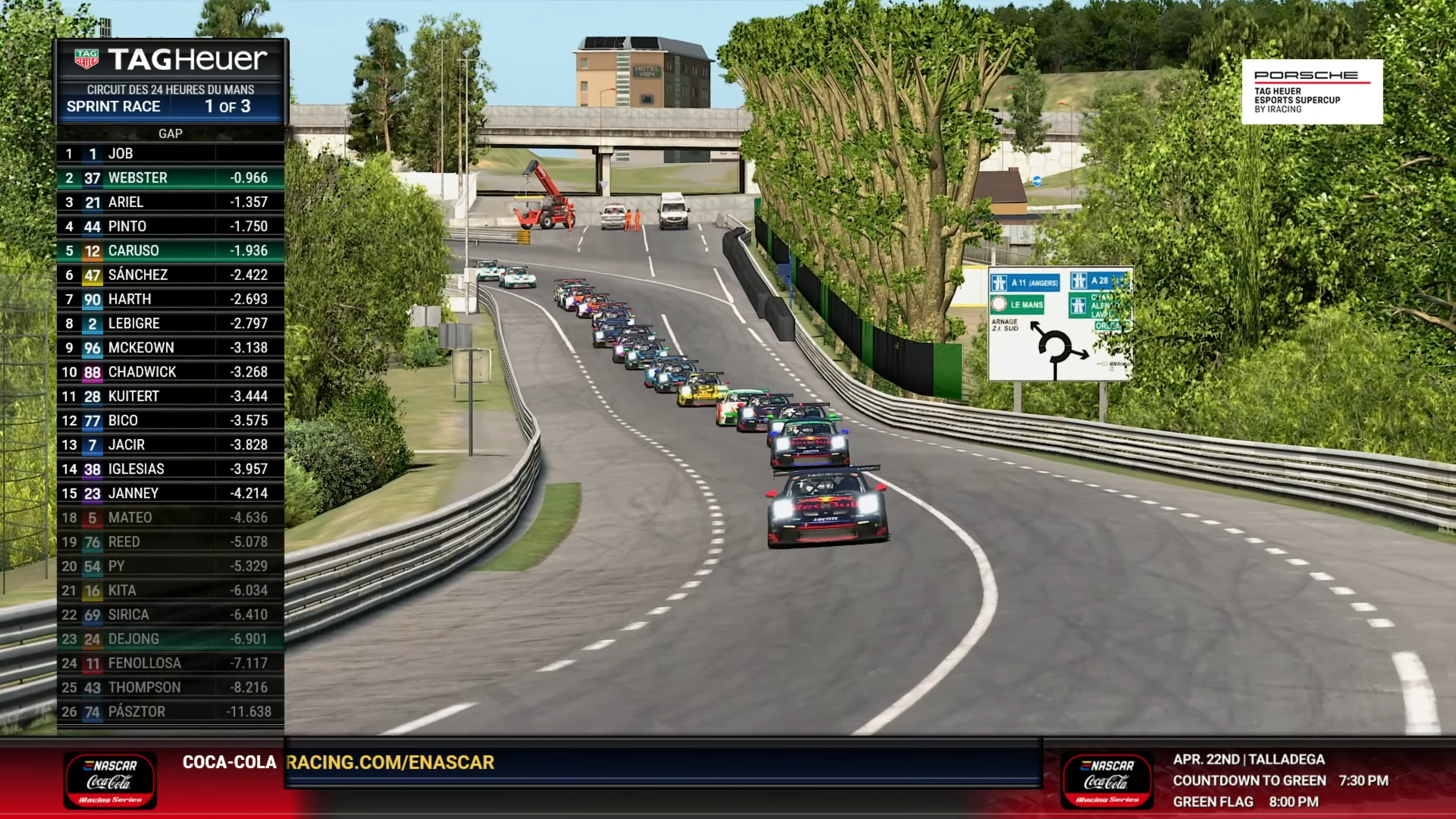Screen dimensions: 1456x819
Task: Select Harth, car number 90
Action: pyautogui.click(x=170, y=299)
